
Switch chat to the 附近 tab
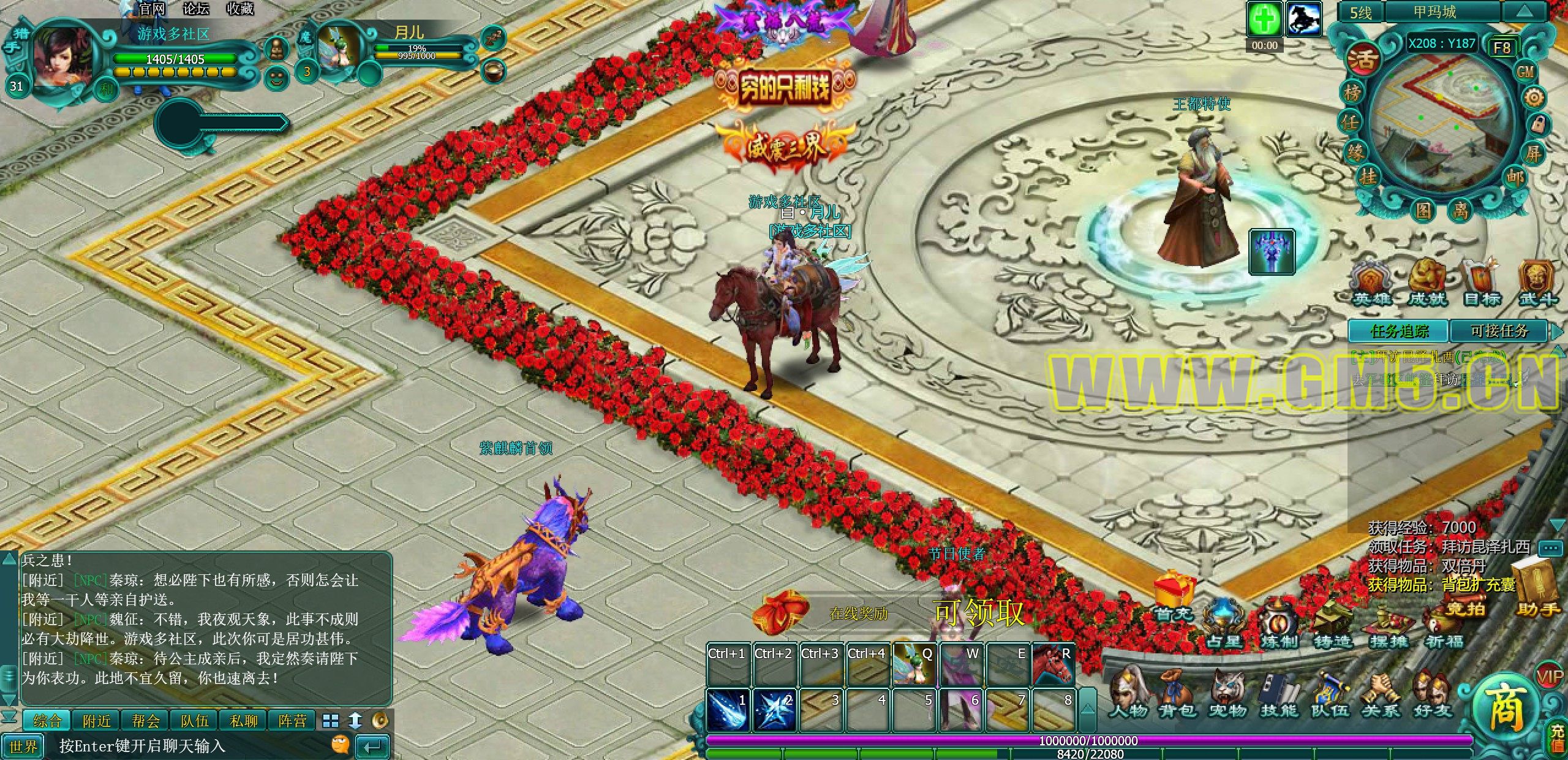pyautogui.click(x=97, y=721)
